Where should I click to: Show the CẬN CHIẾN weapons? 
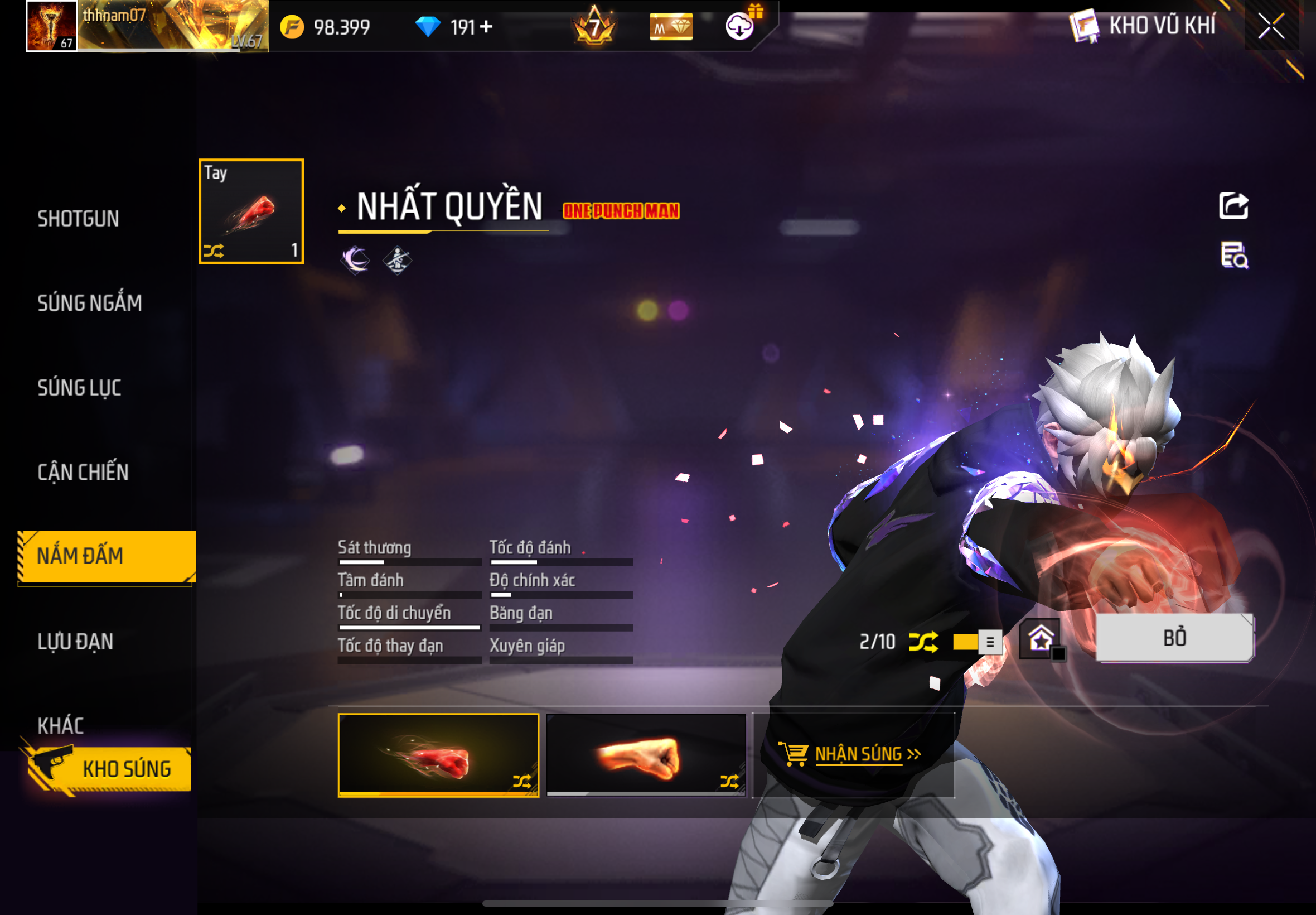coord(83,472)
